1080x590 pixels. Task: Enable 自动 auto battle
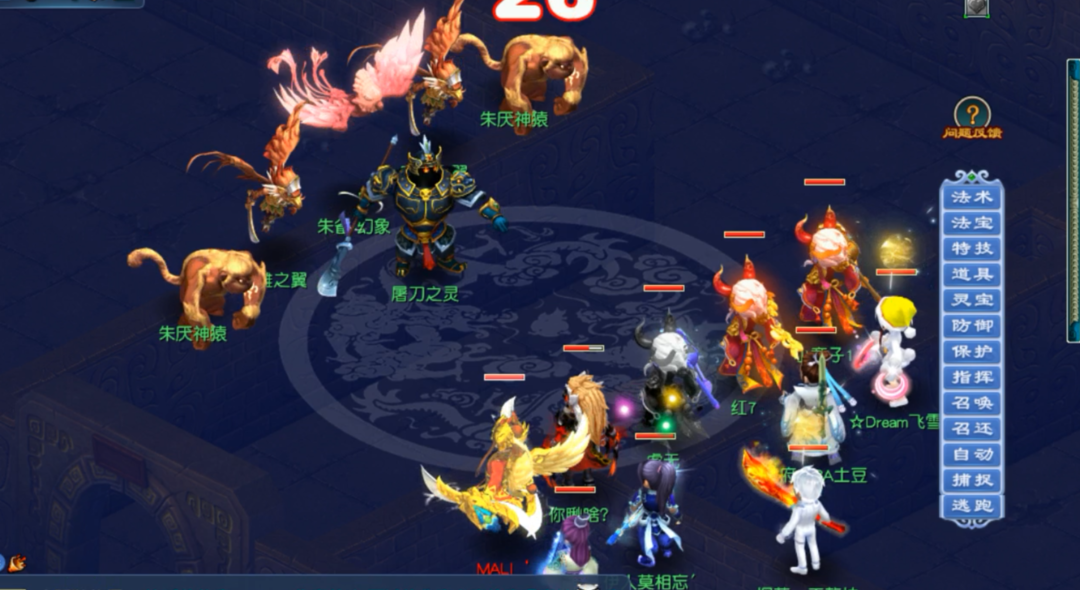[971, 455]
